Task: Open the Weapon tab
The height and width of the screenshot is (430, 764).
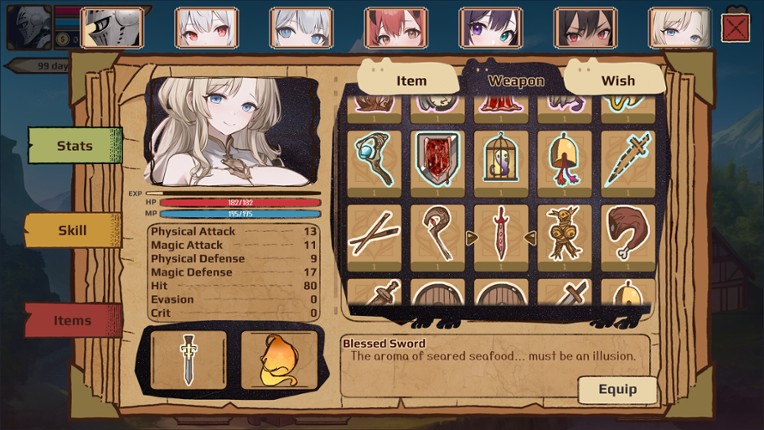Action: tap(515, 80)
